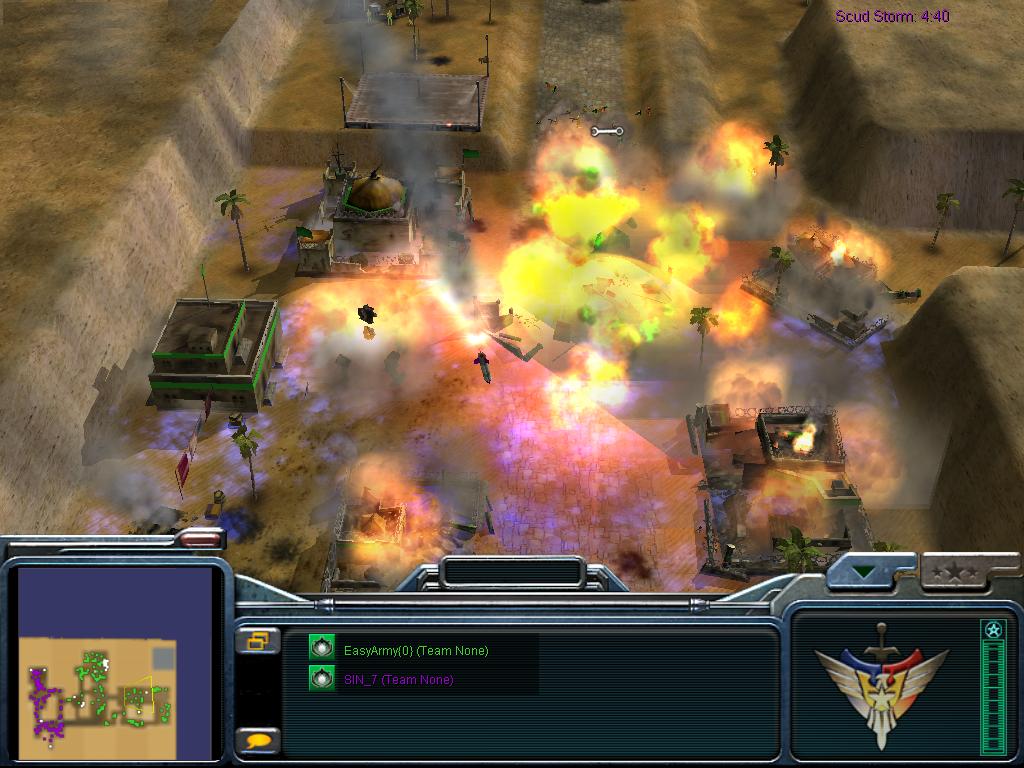Select EasyArmy(0) in the player list
The width and height of the screenshot is (1024, 768).
tap(415, 651)
